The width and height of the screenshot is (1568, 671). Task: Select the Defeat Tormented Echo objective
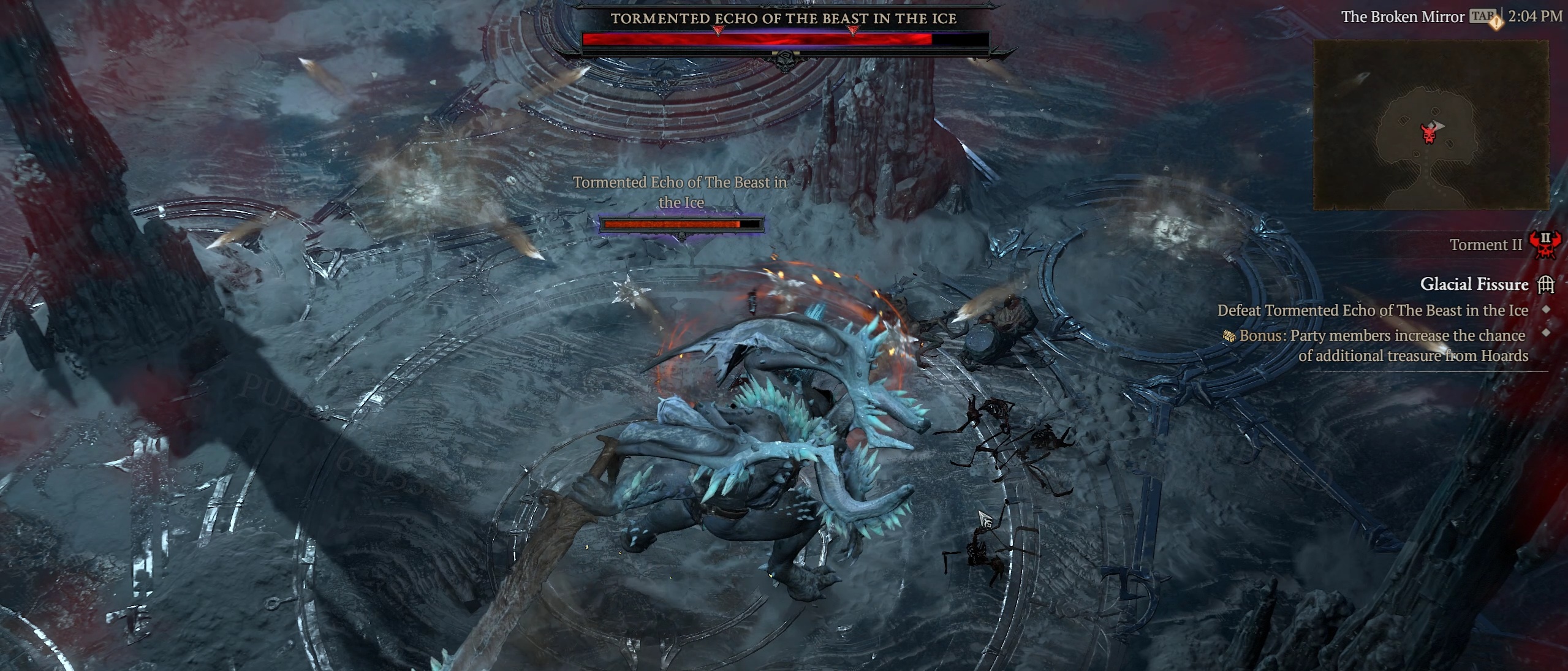(1373, 311)
